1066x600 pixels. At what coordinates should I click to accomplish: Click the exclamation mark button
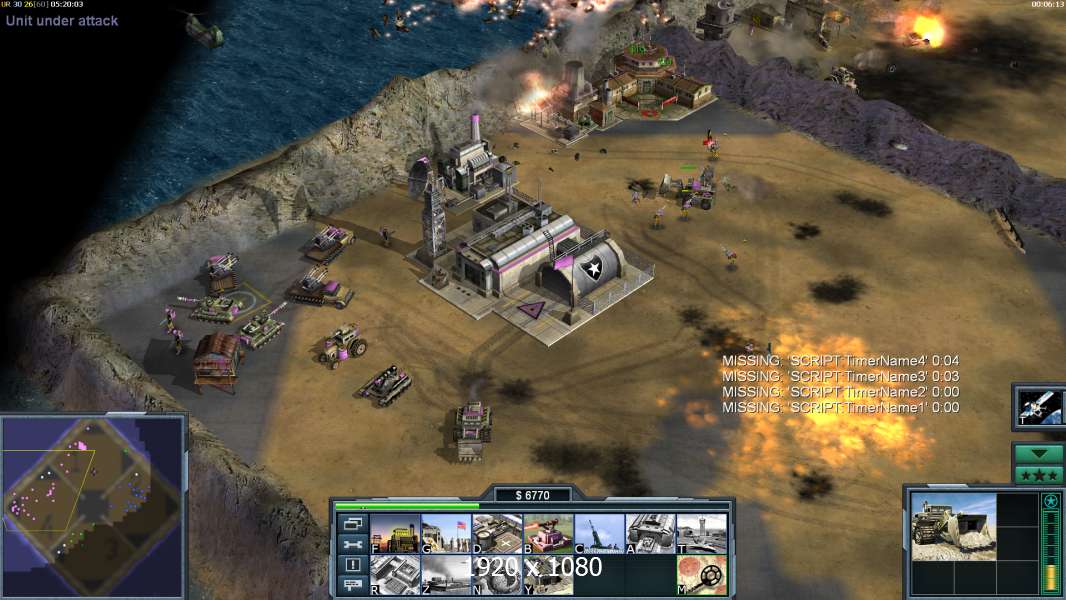[x=352, y=565]
